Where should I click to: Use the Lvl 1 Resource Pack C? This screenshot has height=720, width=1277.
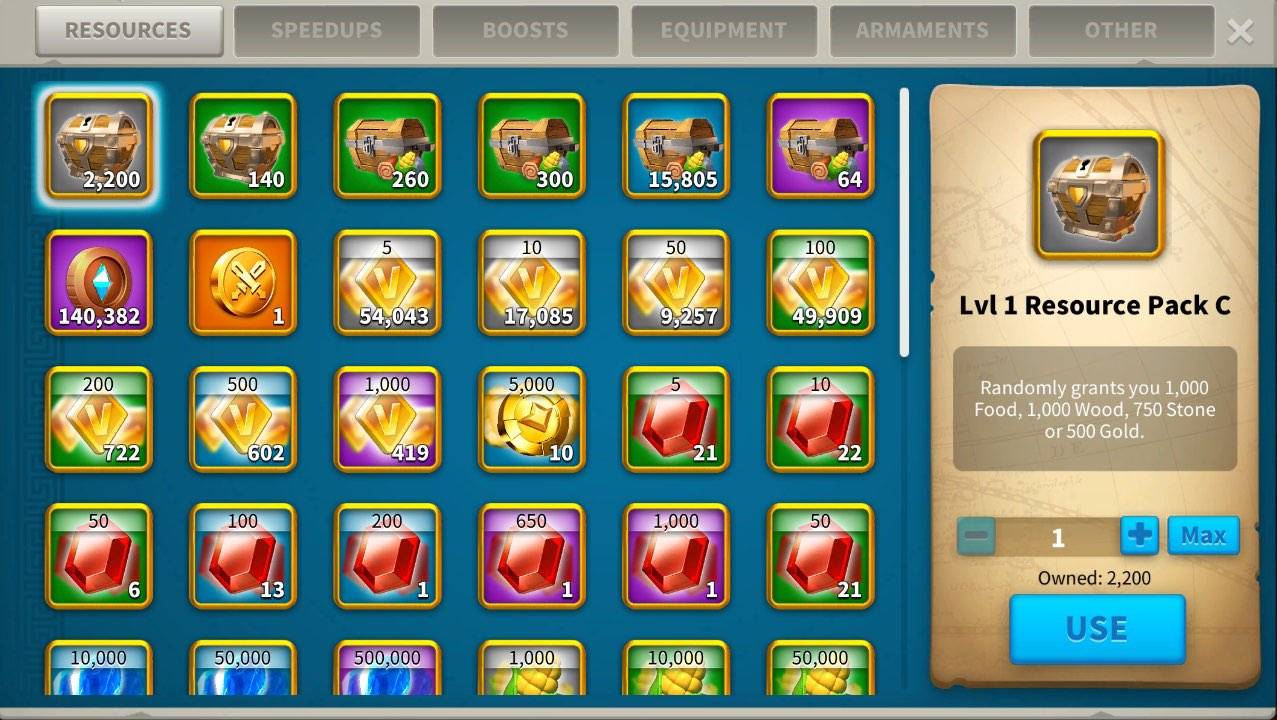1097,628
